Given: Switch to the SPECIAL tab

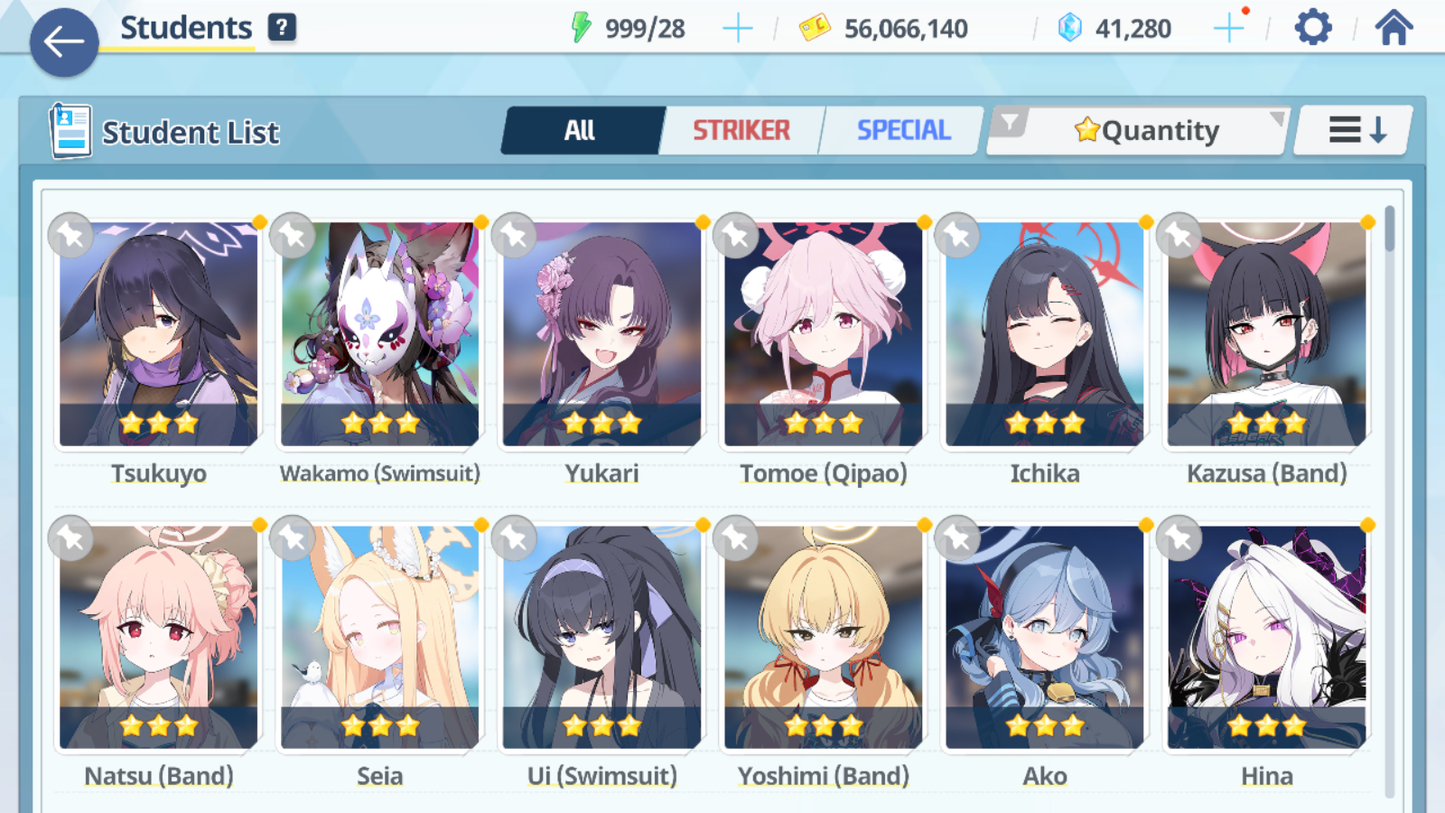Looking at the screenshot, I should (901, 129).
